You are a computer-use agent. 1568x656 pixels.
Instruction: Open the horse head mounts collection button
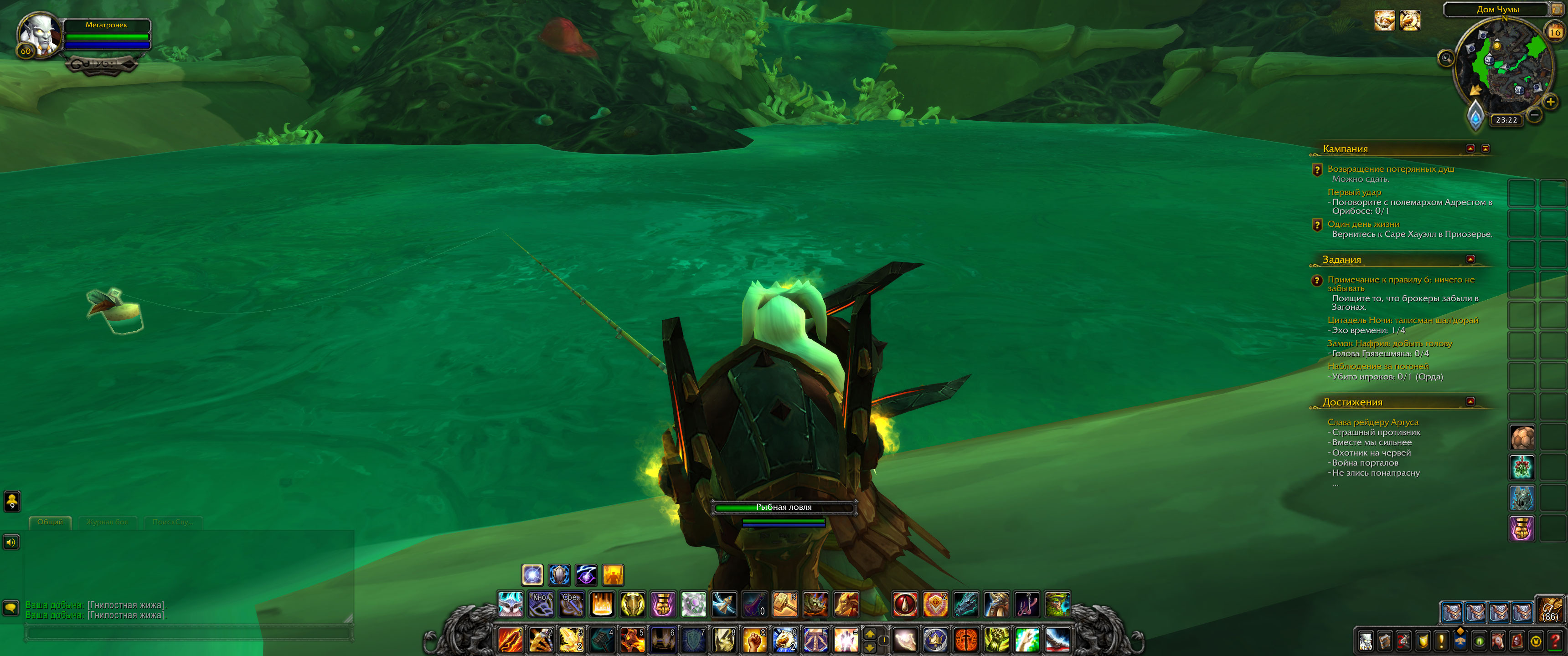point(1498,641)
